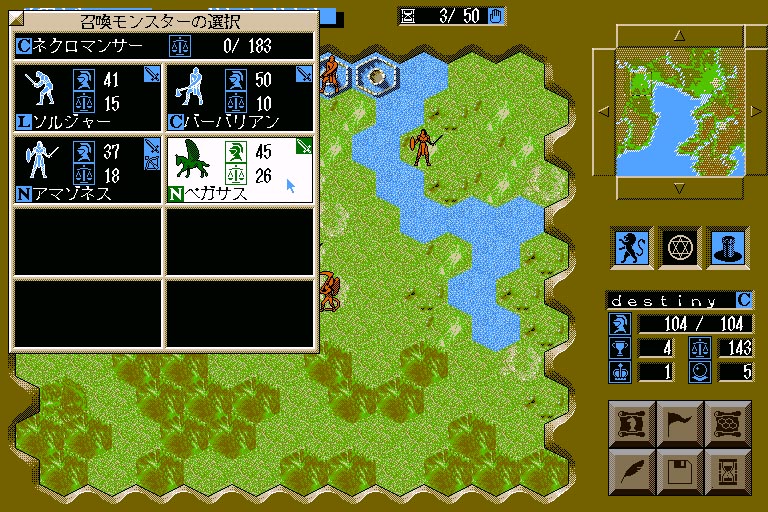The width and height of the screenshot is (768, 512).
Task: Select the Soldier (ソルジャー) summon card
Action: pyautogui.click(x=87, y=96)
